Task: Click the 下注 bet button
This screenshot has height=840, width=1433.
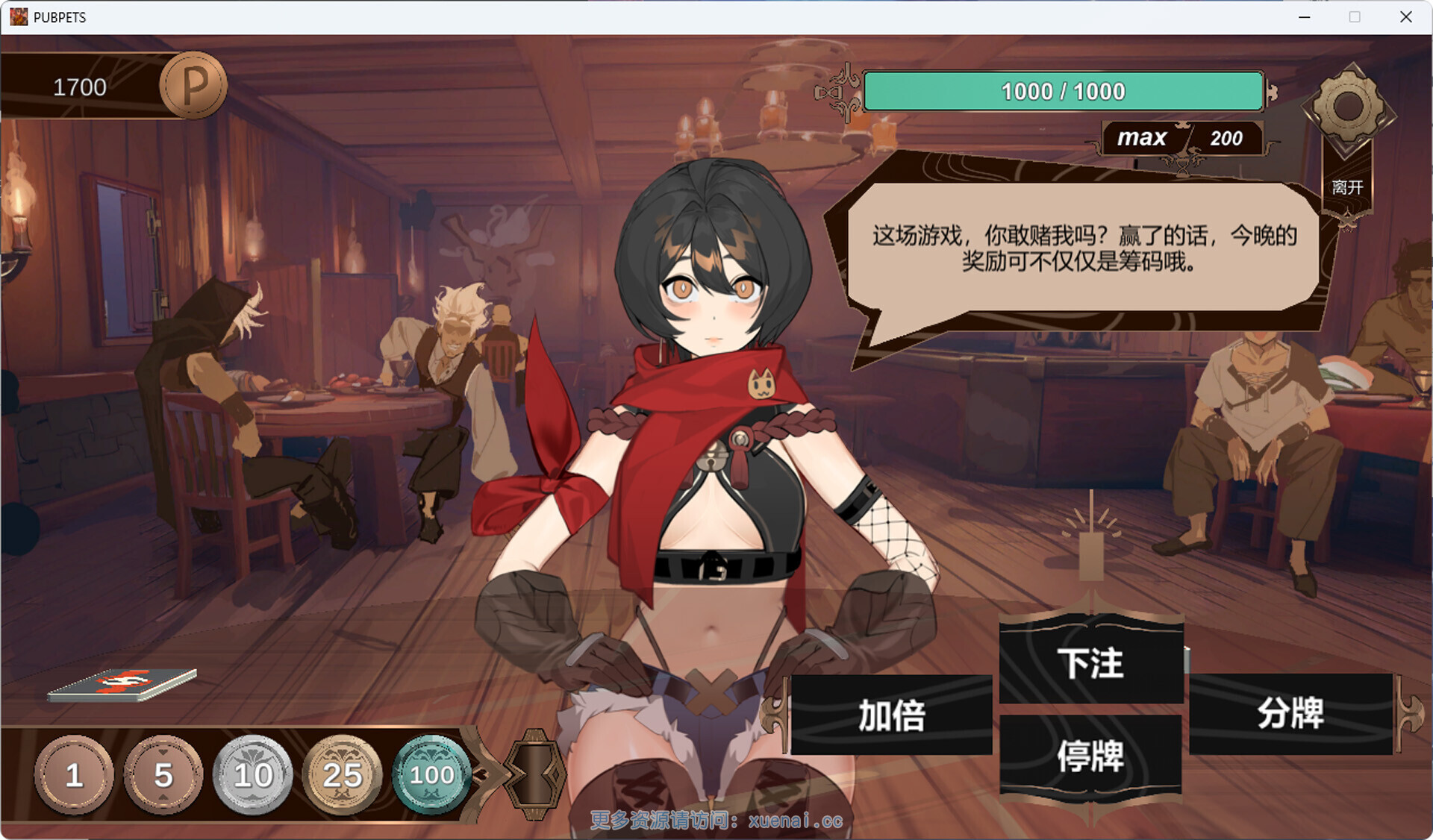Action: coord(1090,662)
